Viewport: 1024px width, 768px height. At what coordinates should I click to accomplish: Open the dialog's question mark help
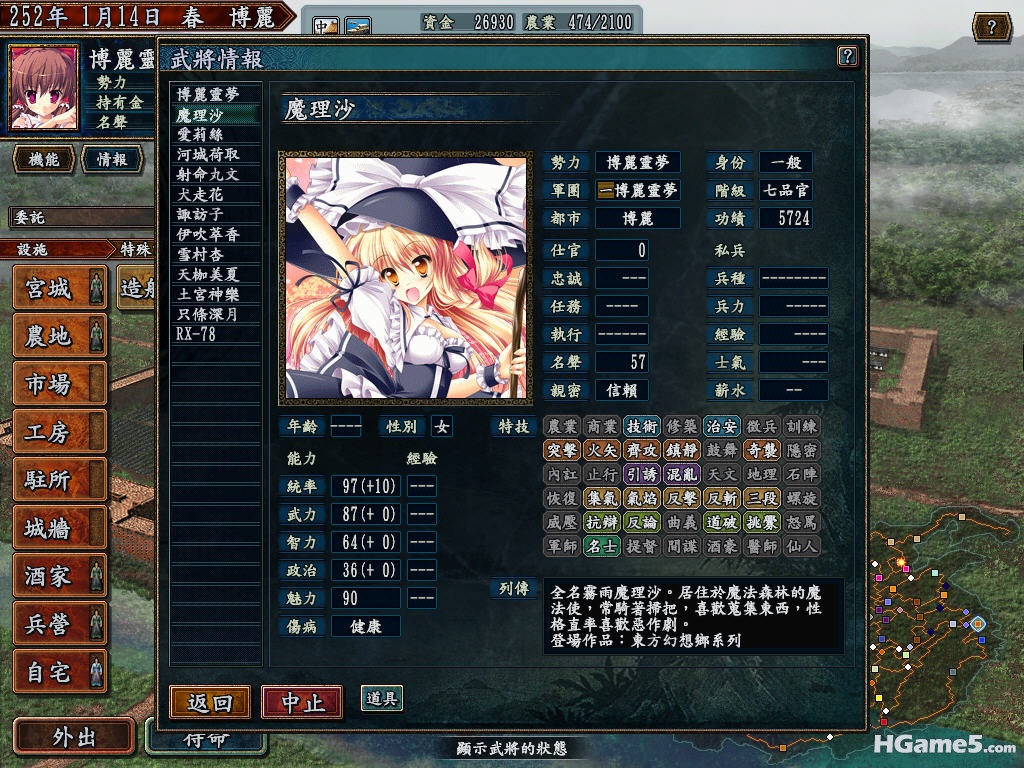pos(847,56)
